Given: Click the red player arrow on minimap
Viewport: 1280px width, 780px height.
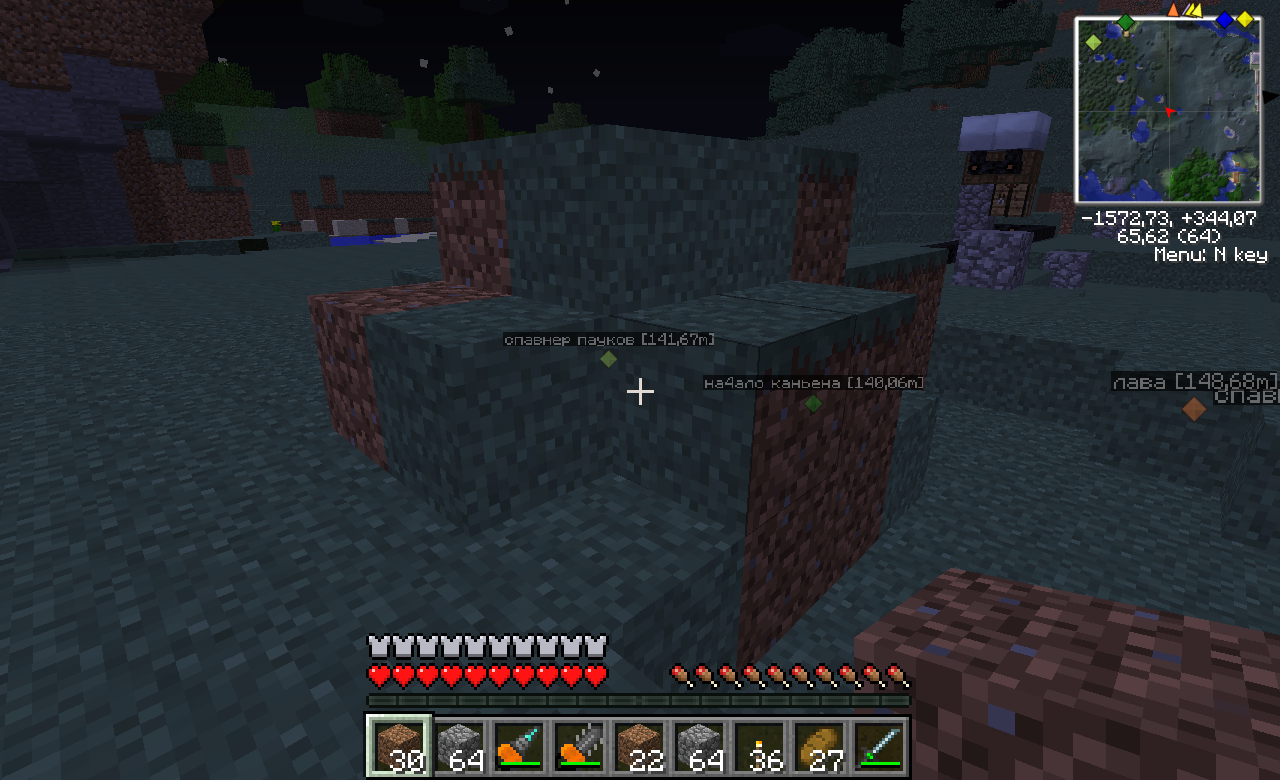Looking at the screenshot, I should click(1168, 112).
